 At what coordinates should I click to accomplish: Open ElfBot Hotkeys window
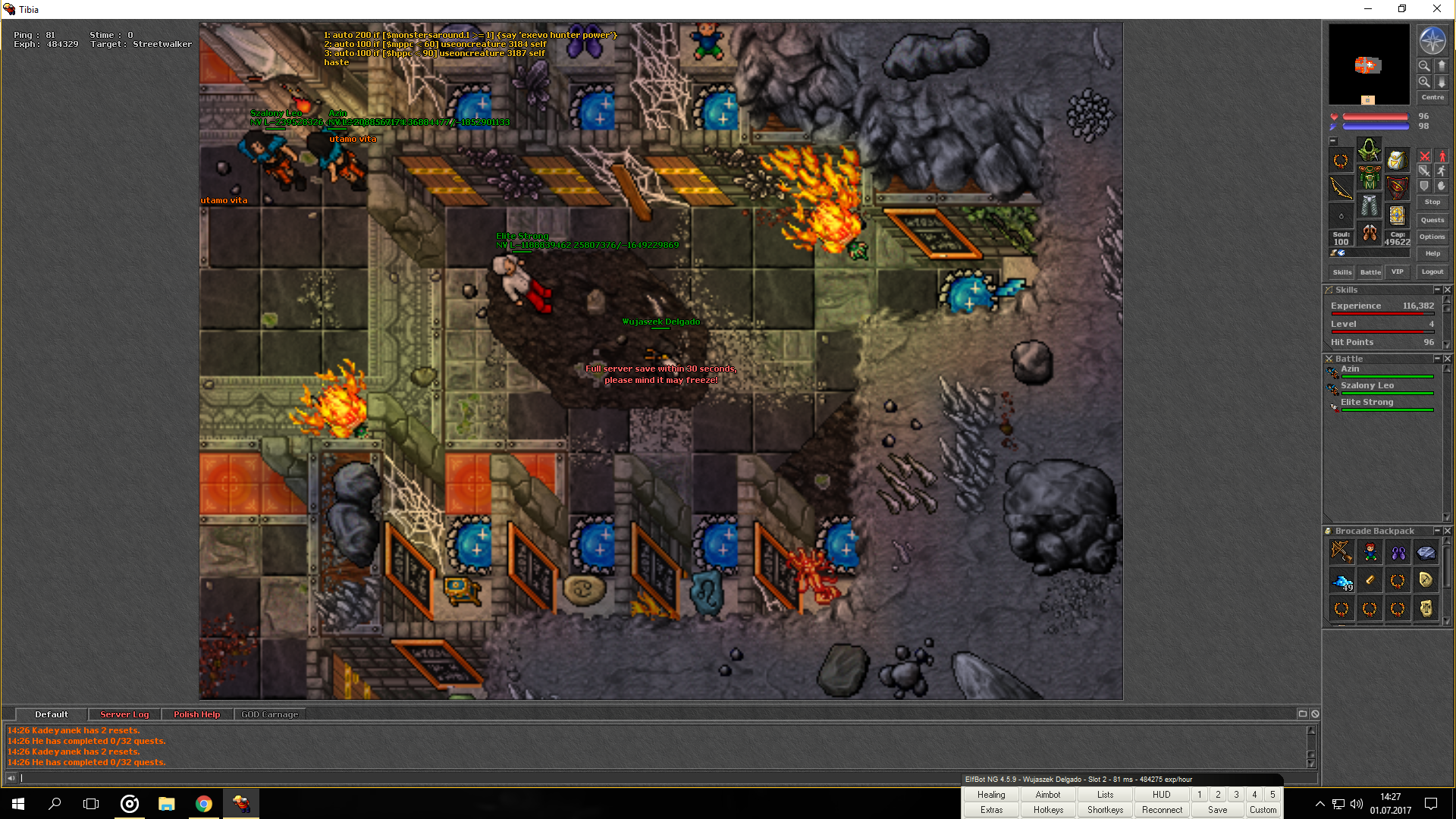tap(1048, 810)
